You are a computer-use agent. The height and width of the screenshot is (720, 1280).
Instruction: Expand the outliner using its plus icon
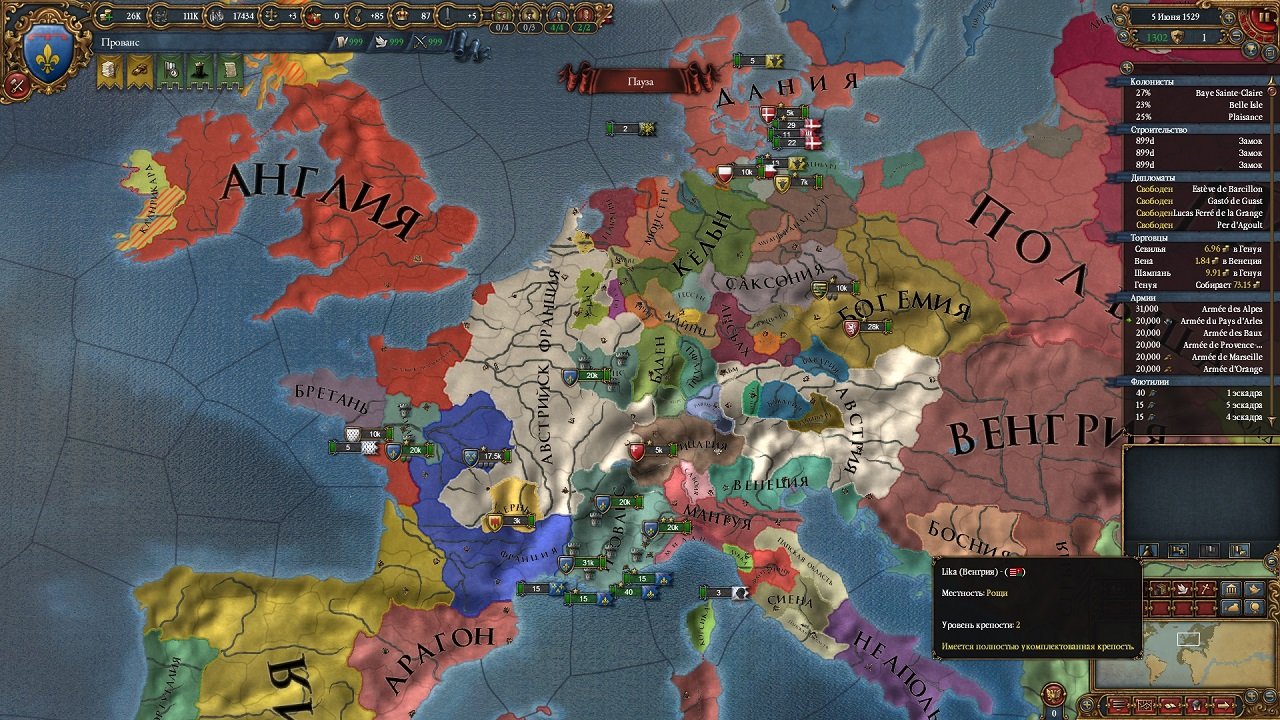click(1127, 68)
